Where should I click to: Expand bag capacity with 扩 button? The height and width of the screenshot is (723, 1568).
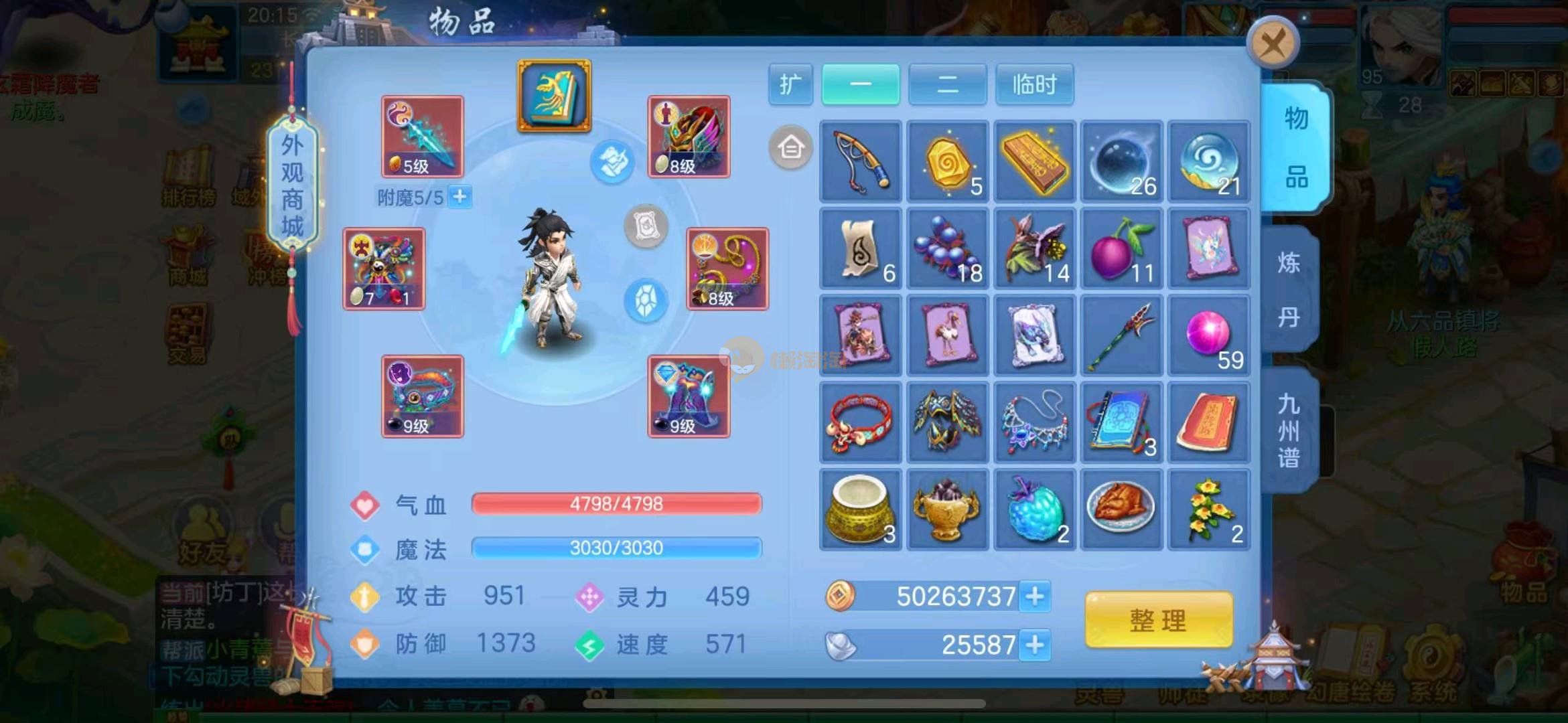coord(790,85)
